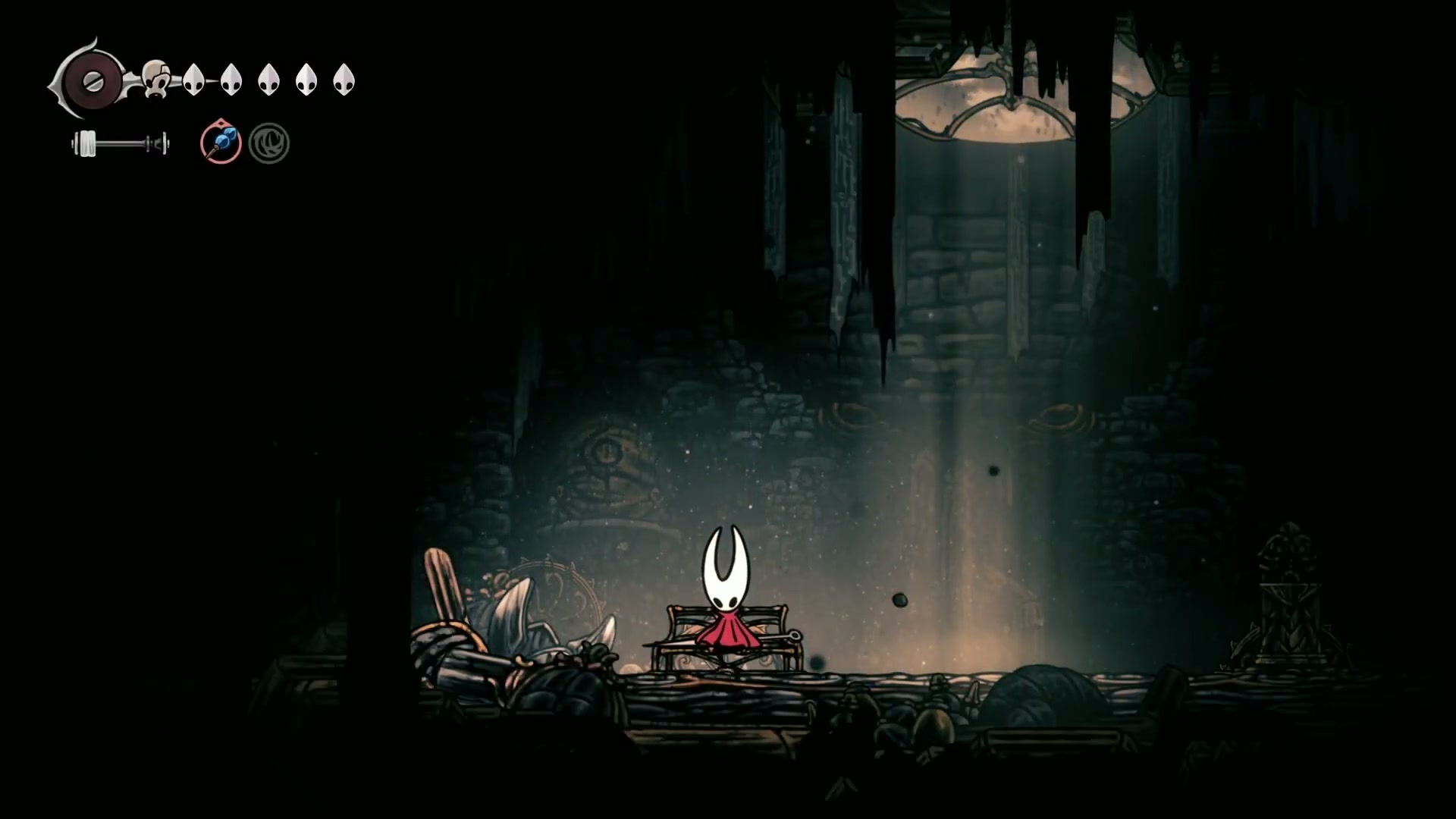Click the greyed-out swirl skill icon
This screenshot has width=1456, height=819.
[269, 143]
